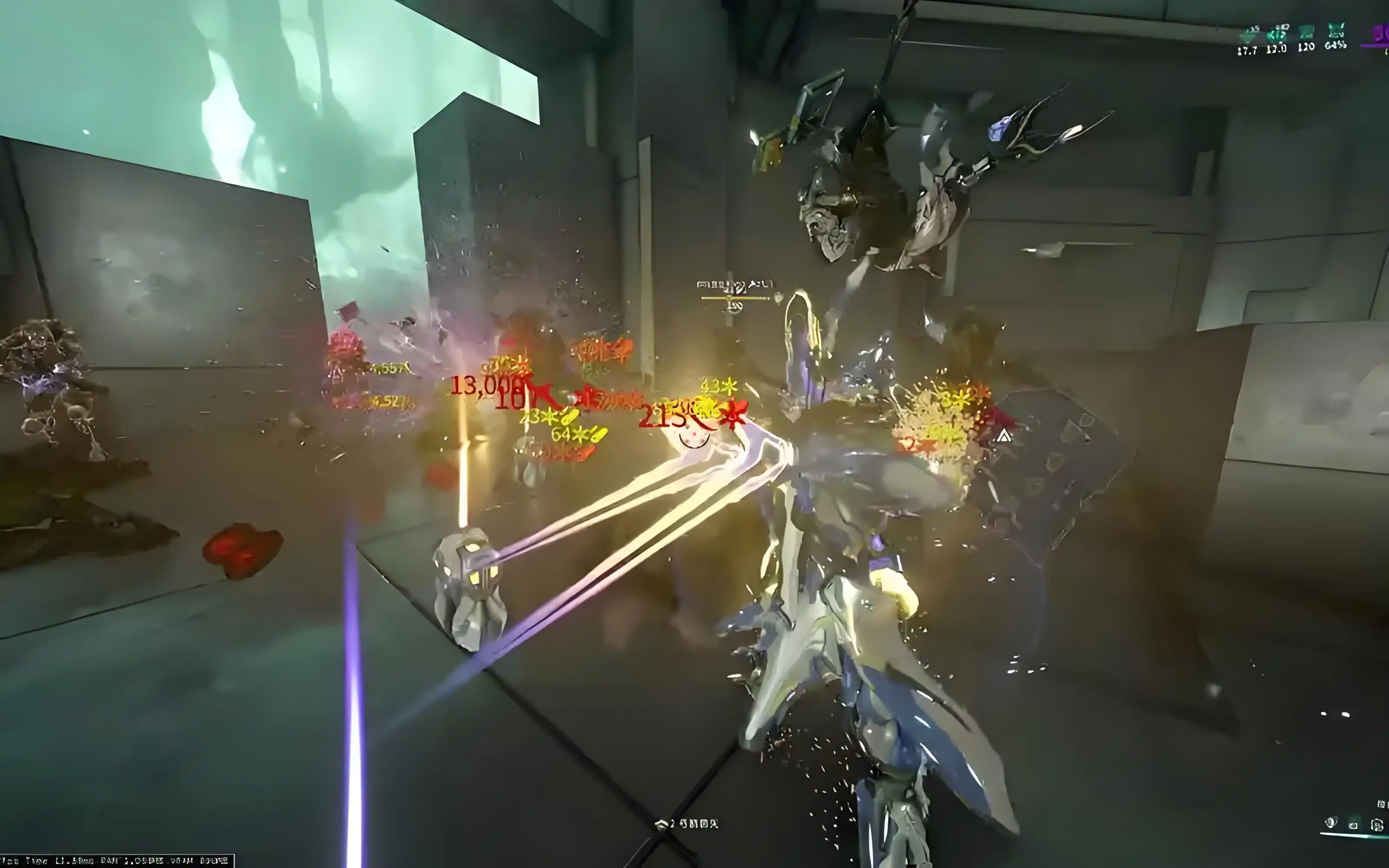The image size is (1389, 868).
Task: Select the buff icon showing 12.0 seconds
Action: 1277,33
